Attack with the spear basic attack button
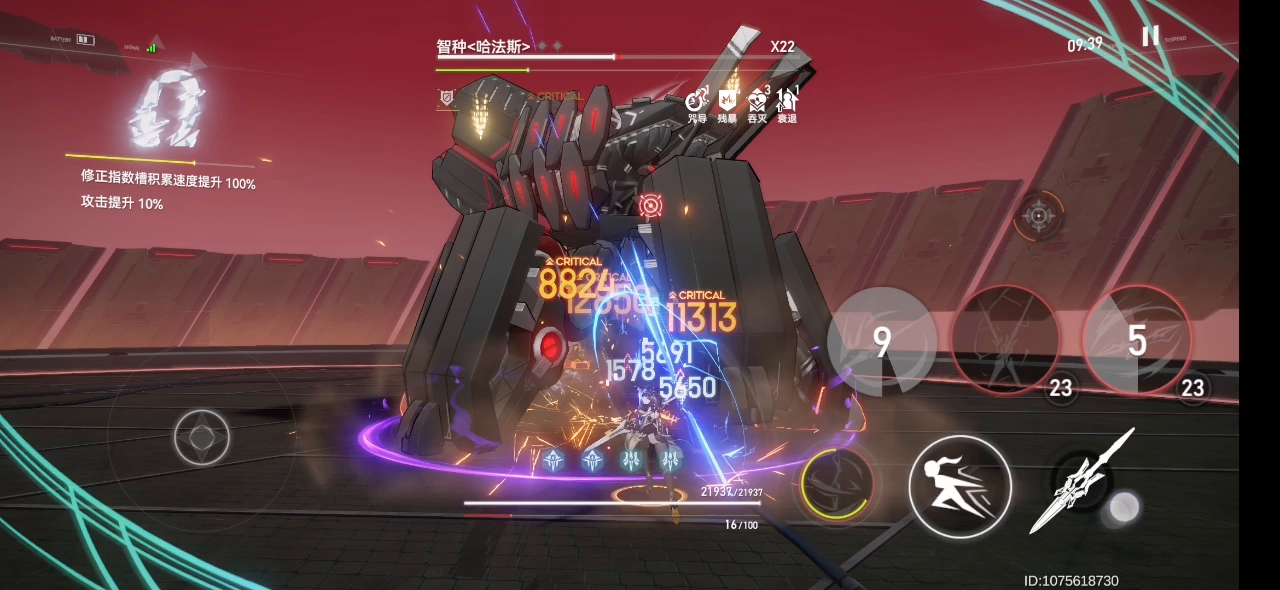Viewport: 1280px width, 590px height. 1084,482
